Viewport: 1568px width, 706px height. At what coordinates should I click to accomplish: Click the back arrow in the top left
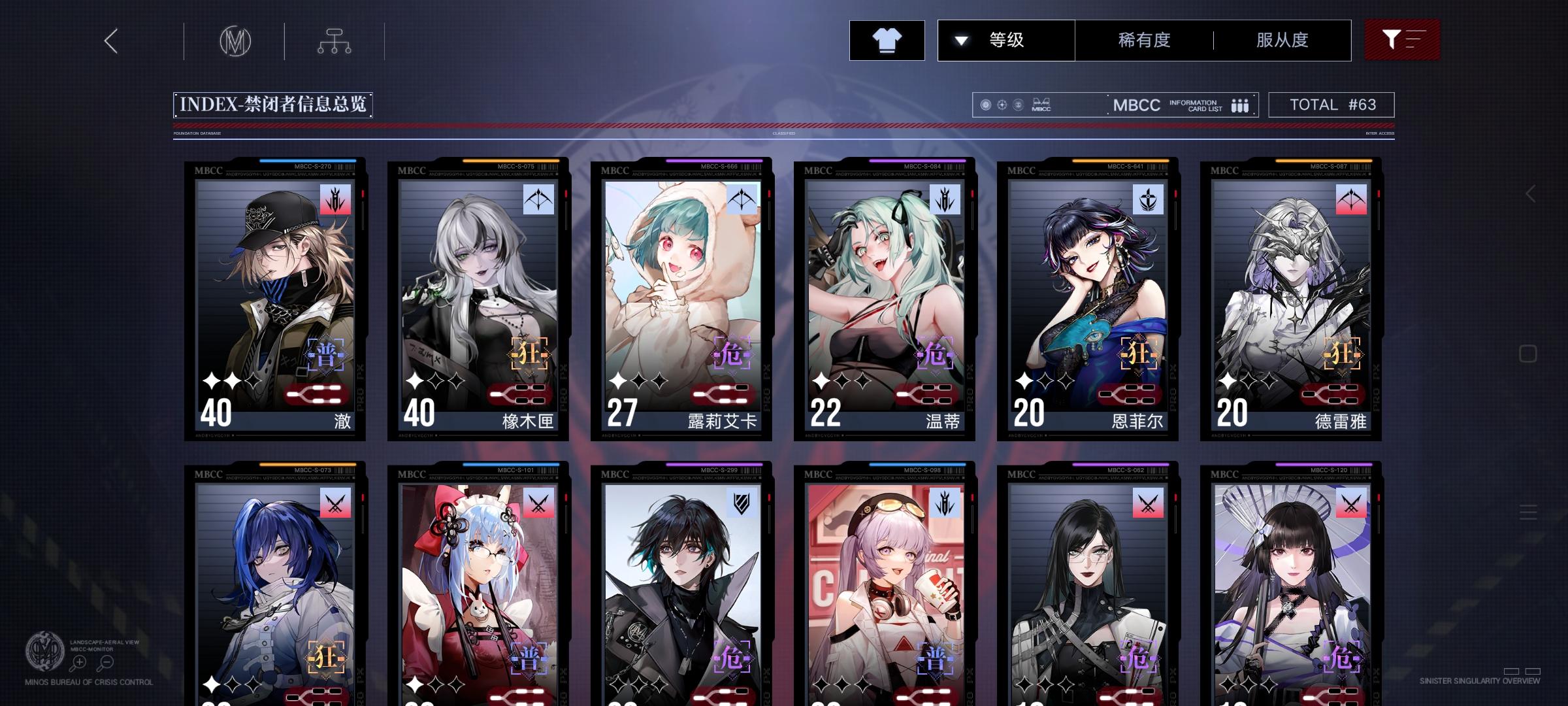[x=110, y=41]
